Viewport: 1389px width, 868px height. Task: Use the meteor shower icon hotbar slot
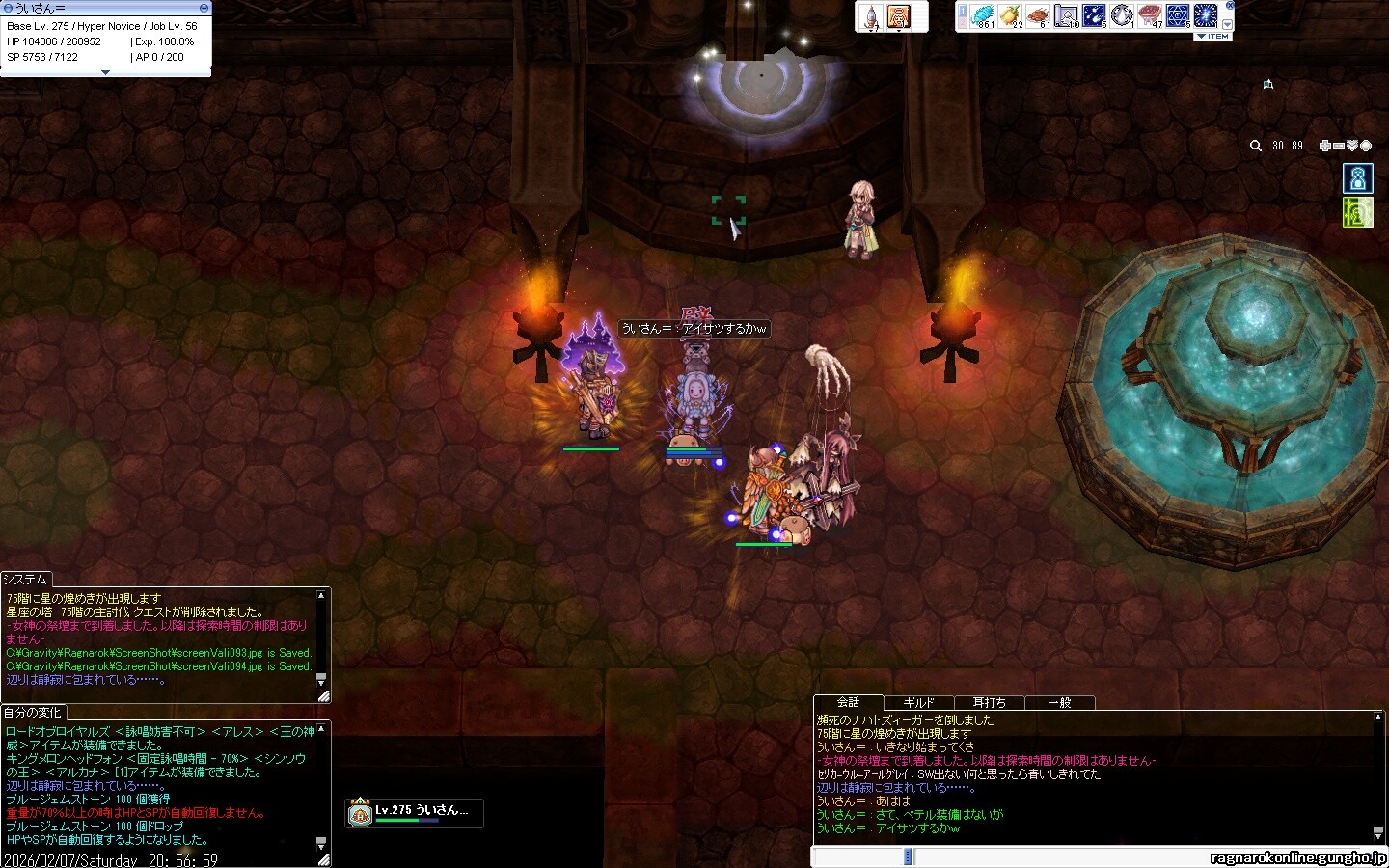[x=1094, y=15]
